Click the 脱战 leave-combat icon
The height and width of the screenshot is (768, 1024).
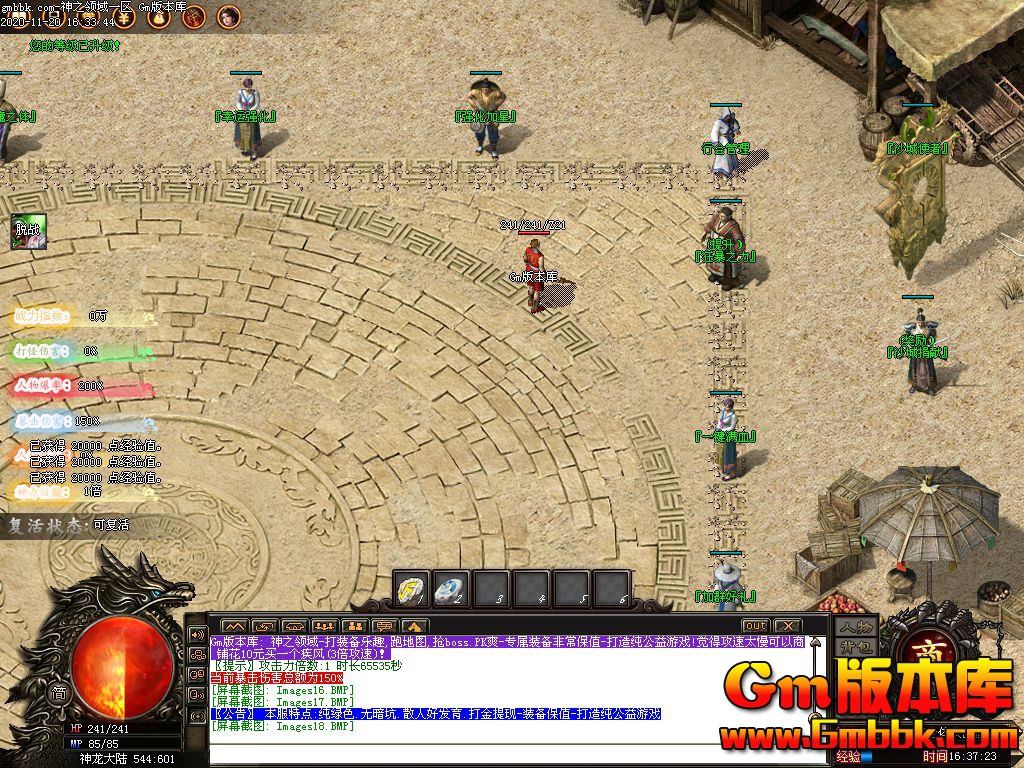point(29,232)
